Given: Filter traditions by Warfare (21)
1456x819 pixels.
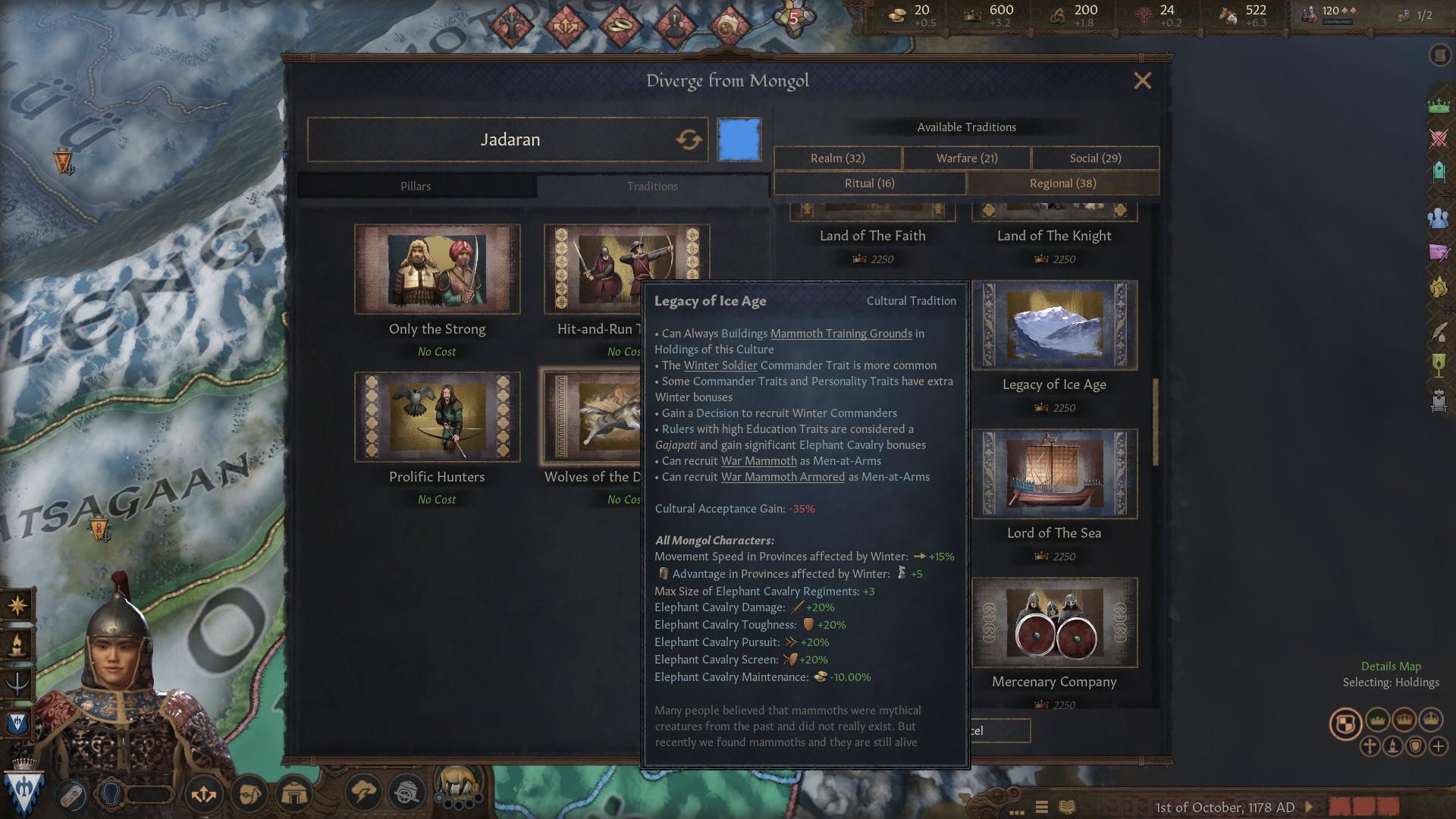Looking at the screenshot, I should click(967, 158).
